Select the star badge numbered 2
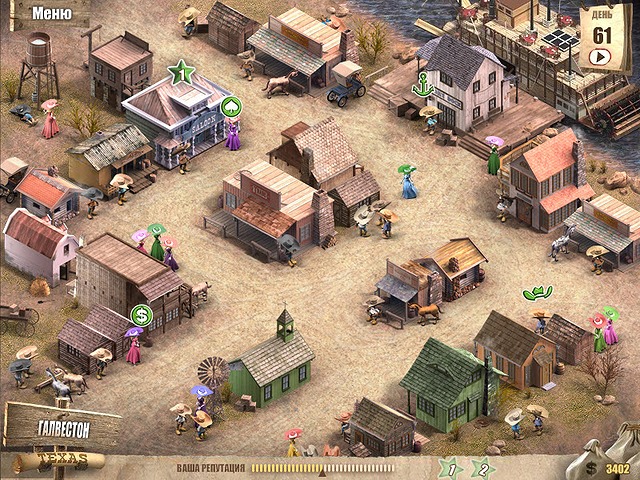The image size is (640, 480). pyautogui.click(x=481, y=466)
